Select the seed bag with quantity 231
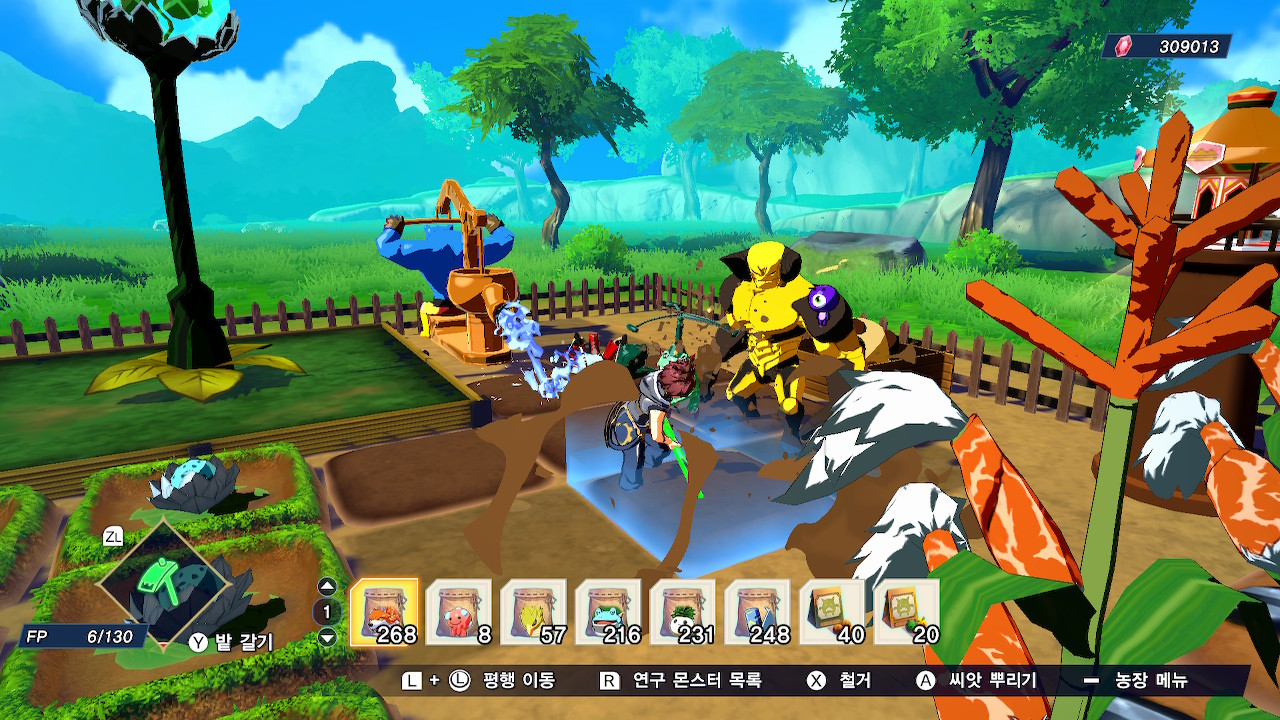The width and height of the screenshot is (1280, 720). click(x=683, y=612)
